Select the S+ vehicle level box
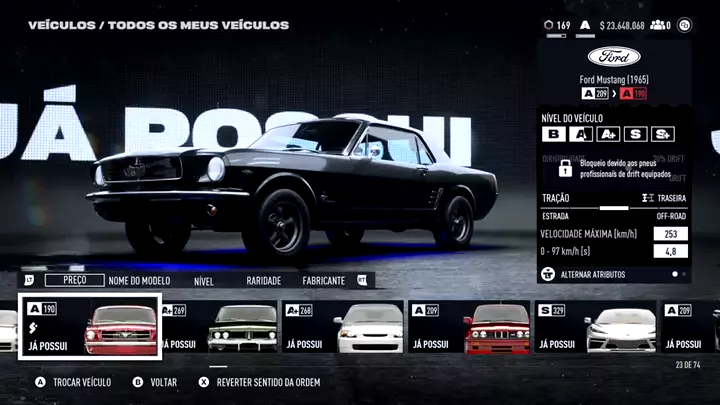Viewport: 720px width, 405px height. [662, 134]
